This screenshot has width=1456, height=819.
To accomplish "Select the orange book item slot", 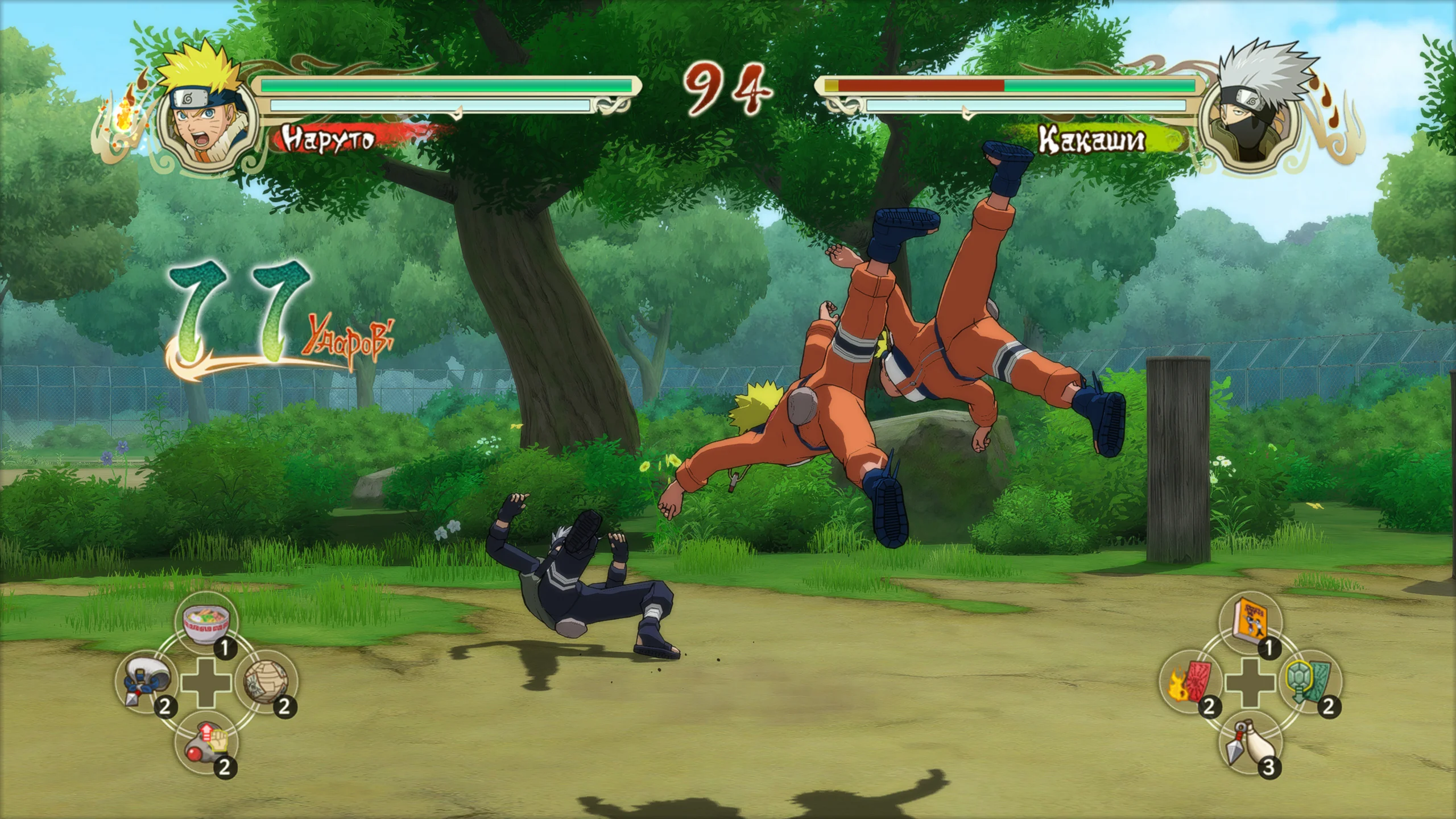I will [1250, 623].
